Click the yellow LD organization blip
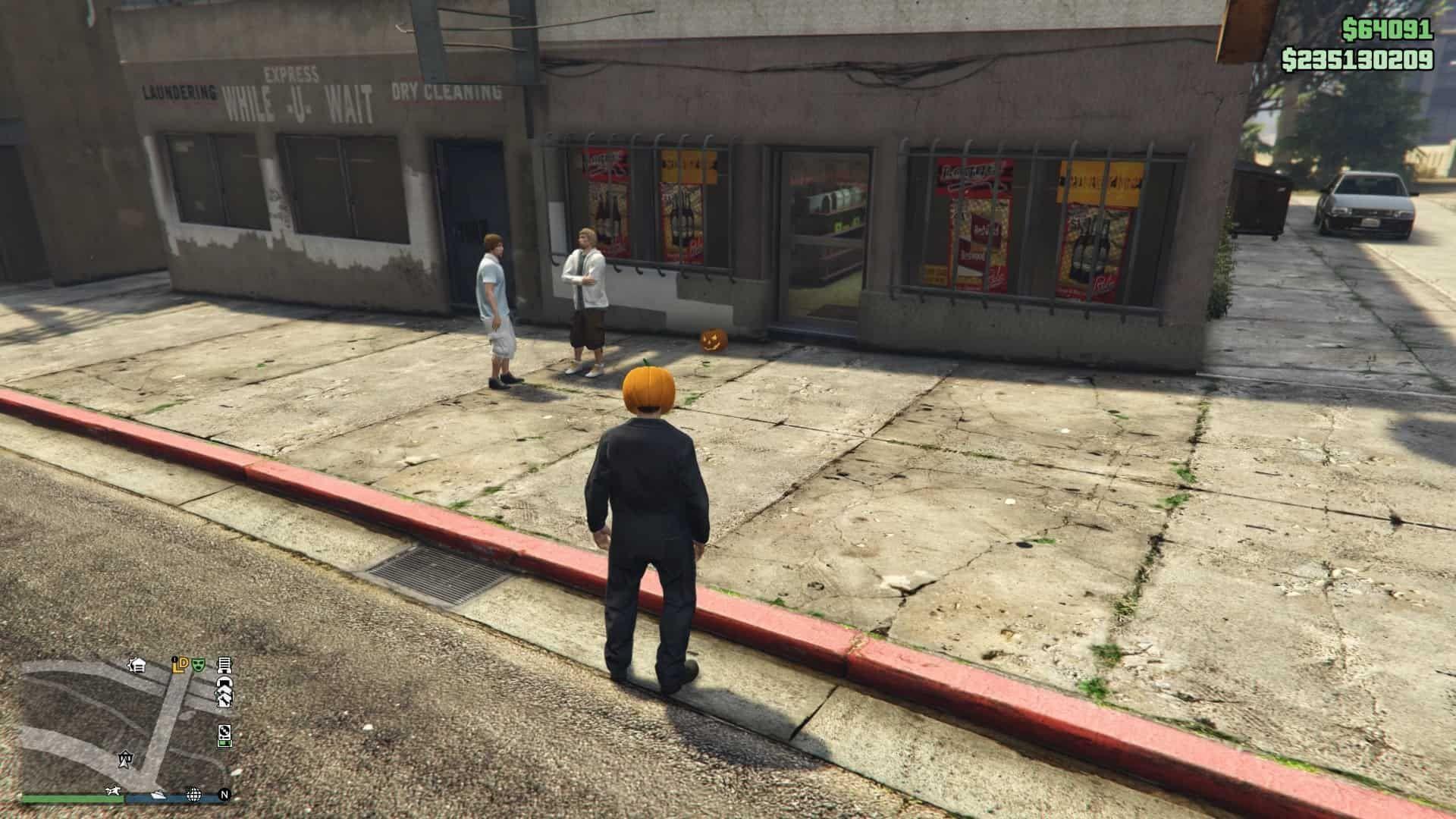Screen dimensions: 1456x819 point(181,666)
